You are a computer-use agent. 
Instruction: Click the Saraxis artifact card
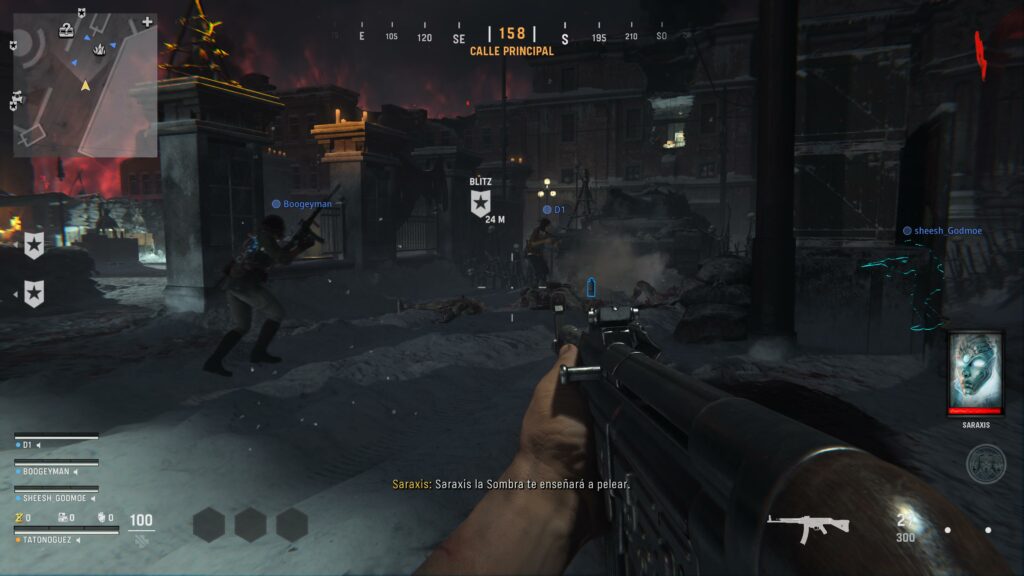(975, 374)
